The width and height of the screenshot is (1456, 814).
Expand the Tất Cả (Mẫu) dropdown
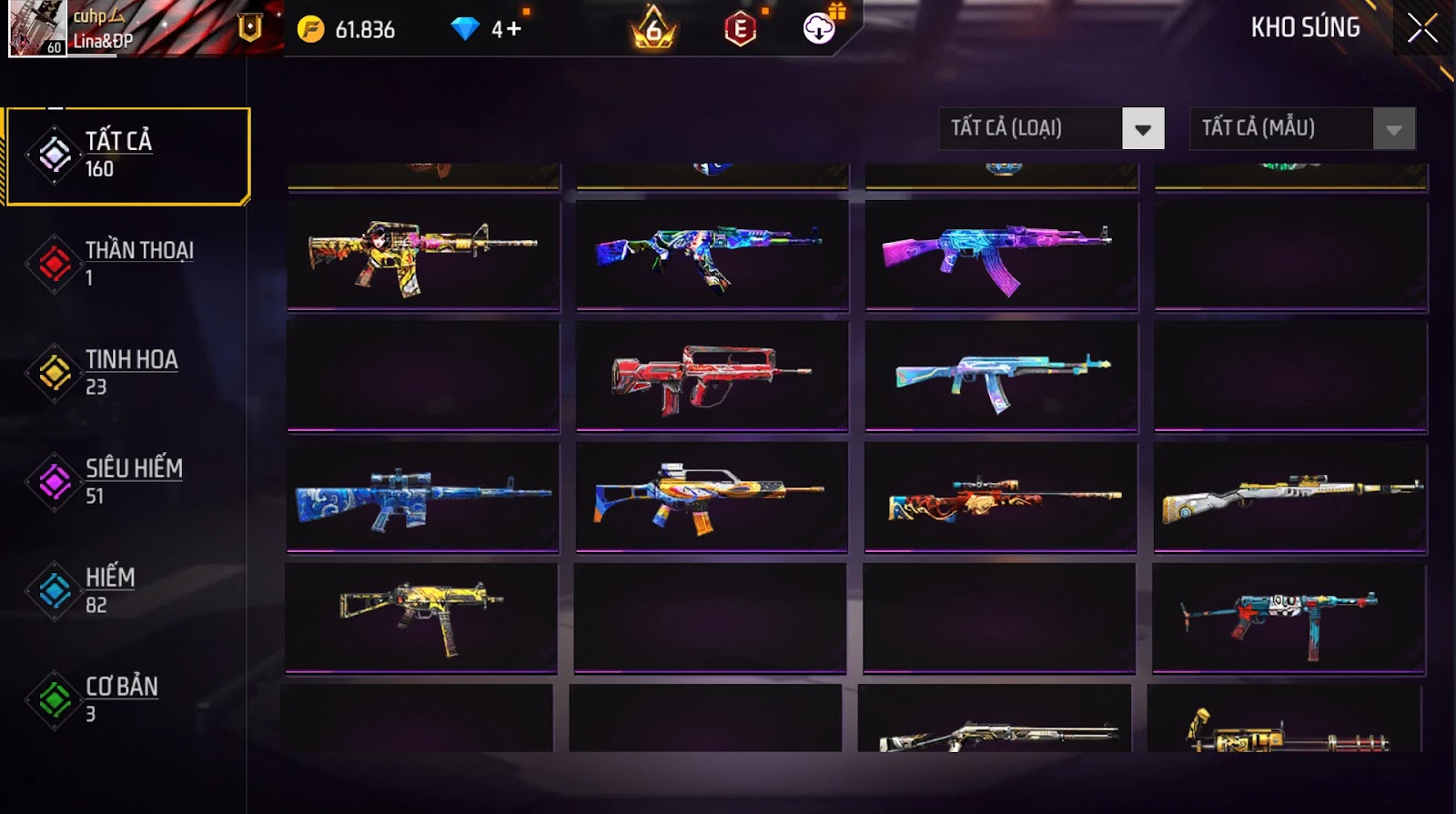pyautogui.click(x=1393, y=129)
